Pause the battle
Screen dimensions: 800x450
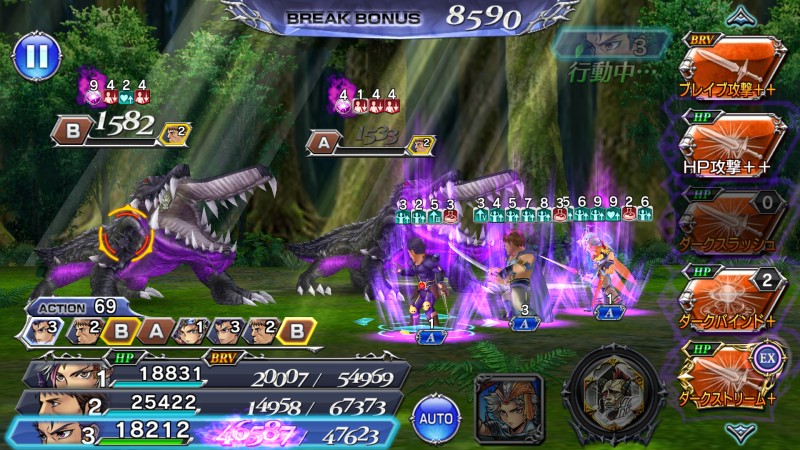[x=35, y=56]
